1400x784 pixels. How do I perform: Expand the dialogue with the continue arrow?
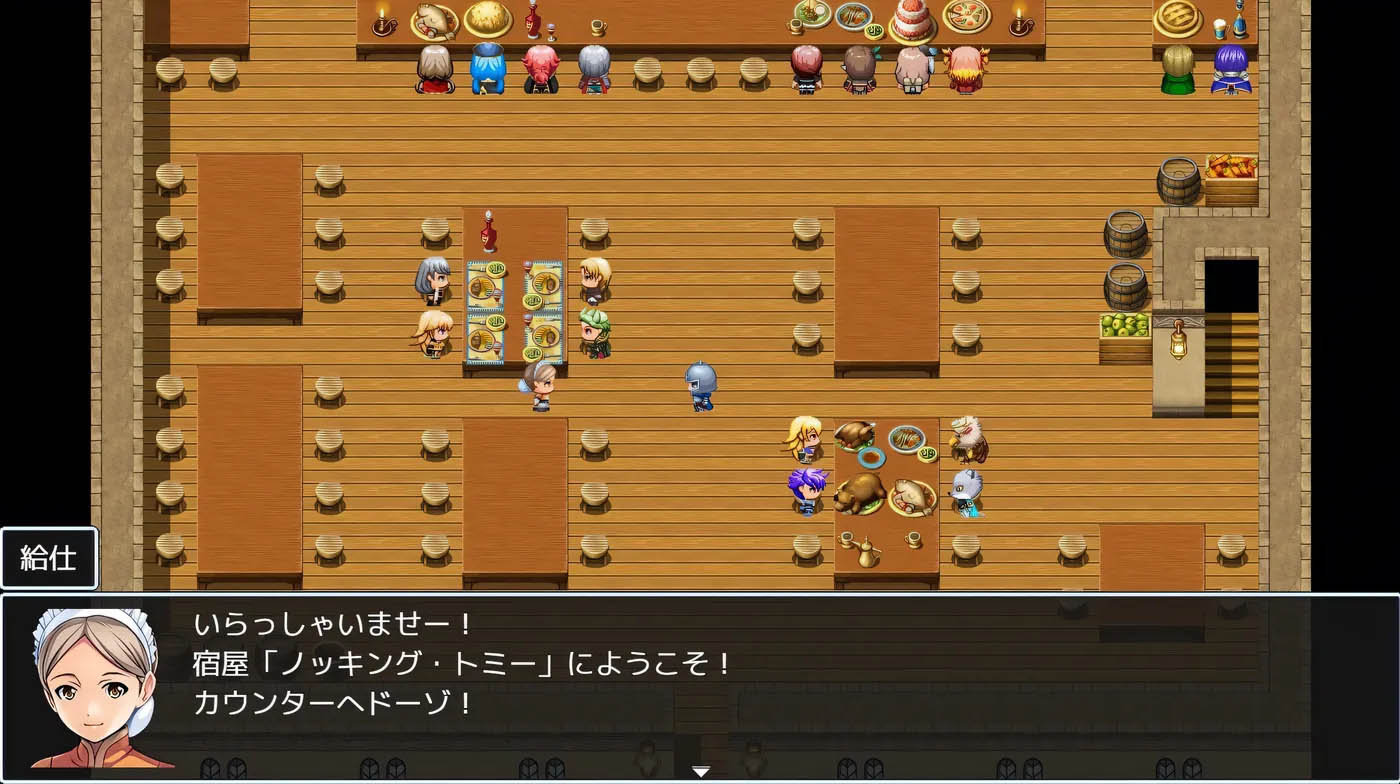point(700,772)
